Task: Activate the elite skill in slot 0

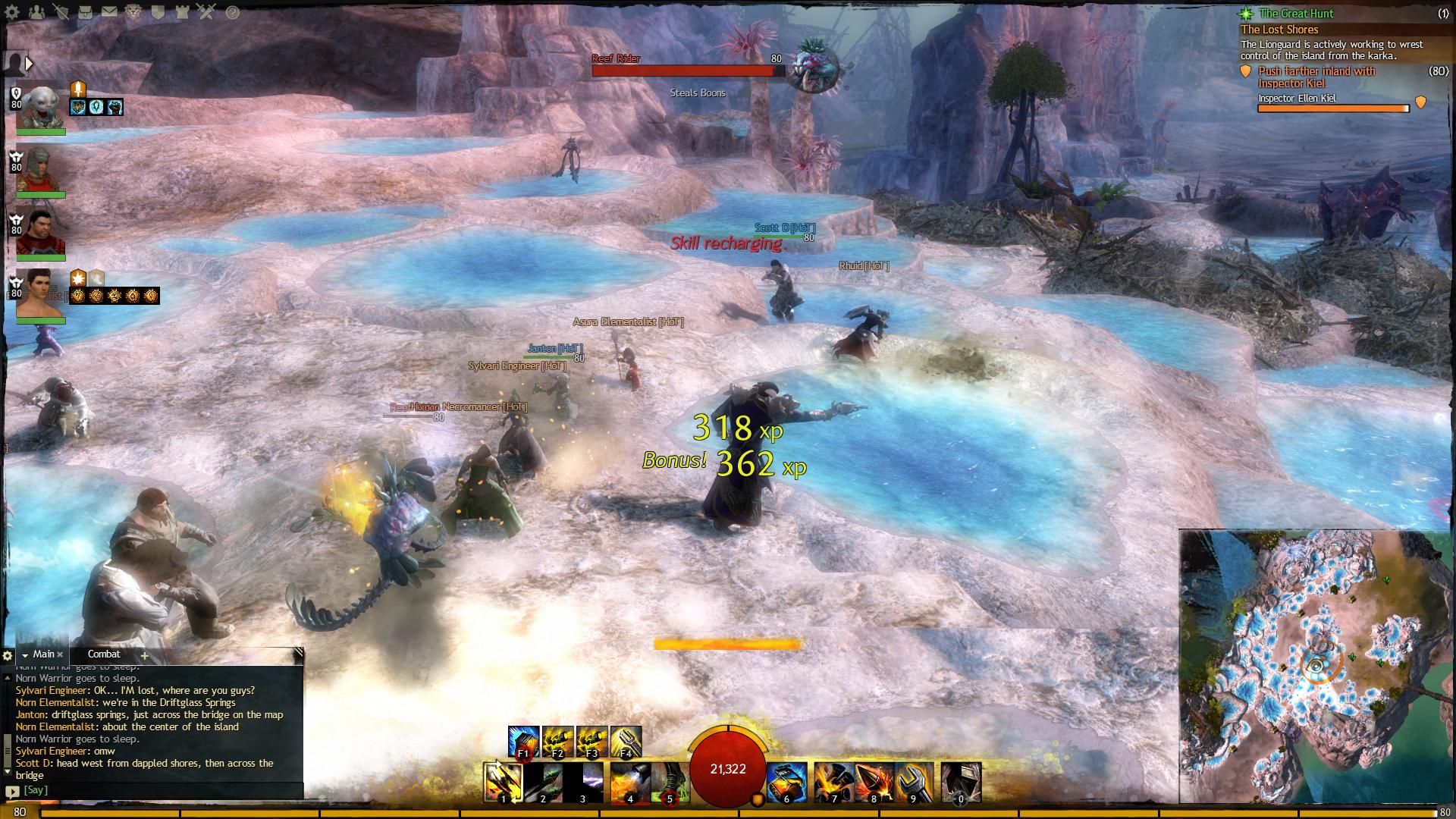Action: click(961, 782)
